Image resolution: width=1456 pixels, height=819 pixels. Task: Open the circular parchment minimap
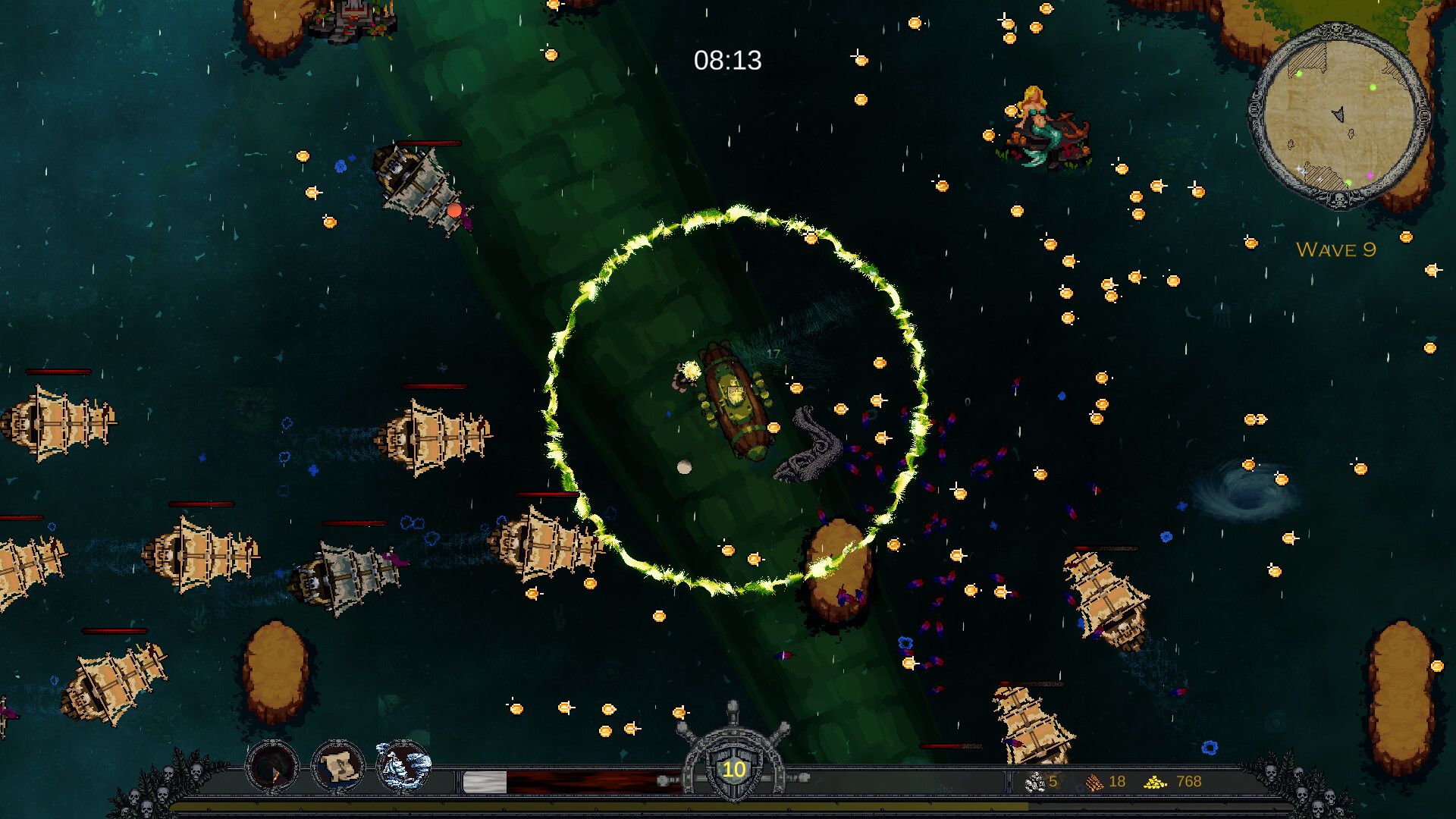pyautogui.click(x=1339, y=115)
